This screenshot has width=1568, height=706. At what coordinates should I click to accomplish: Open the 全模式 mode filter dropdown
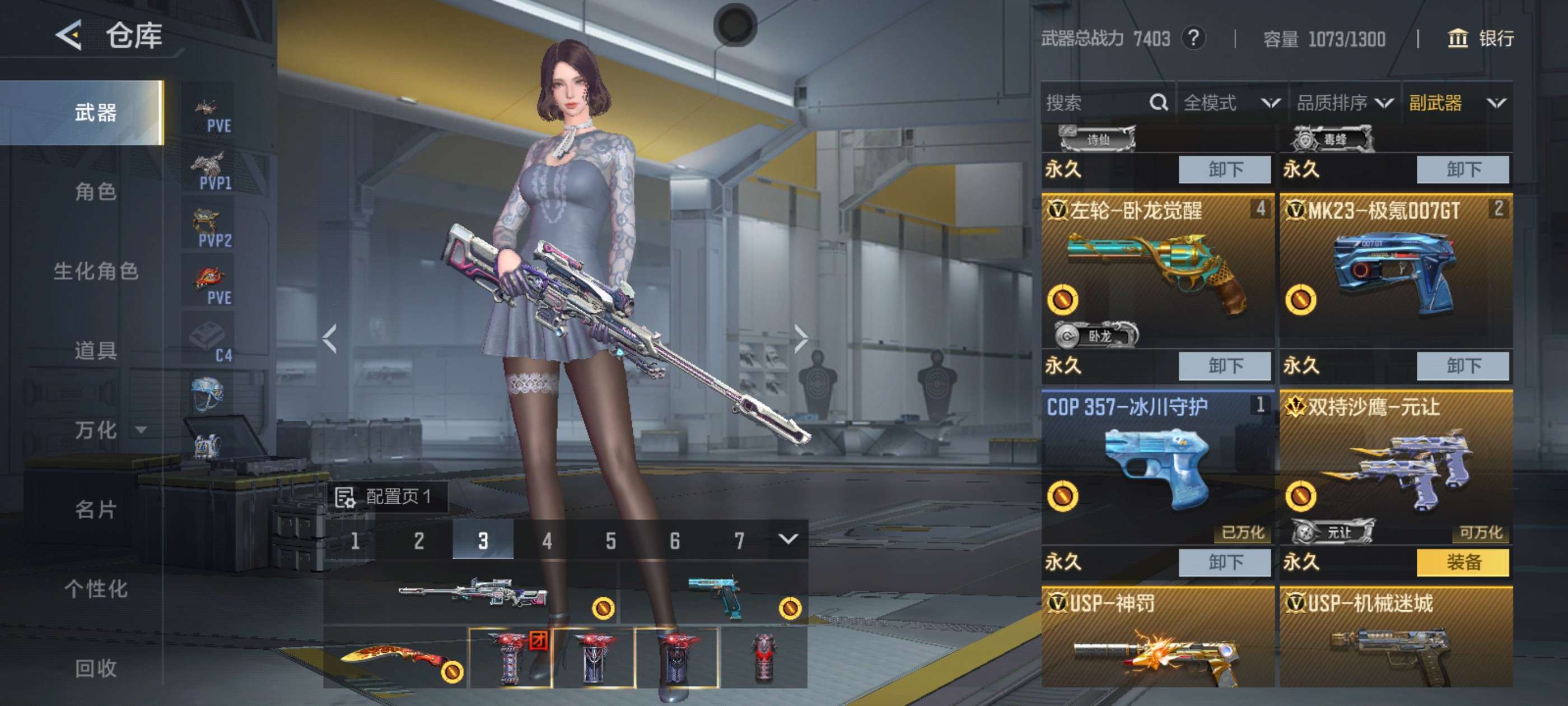[1231, 103]
